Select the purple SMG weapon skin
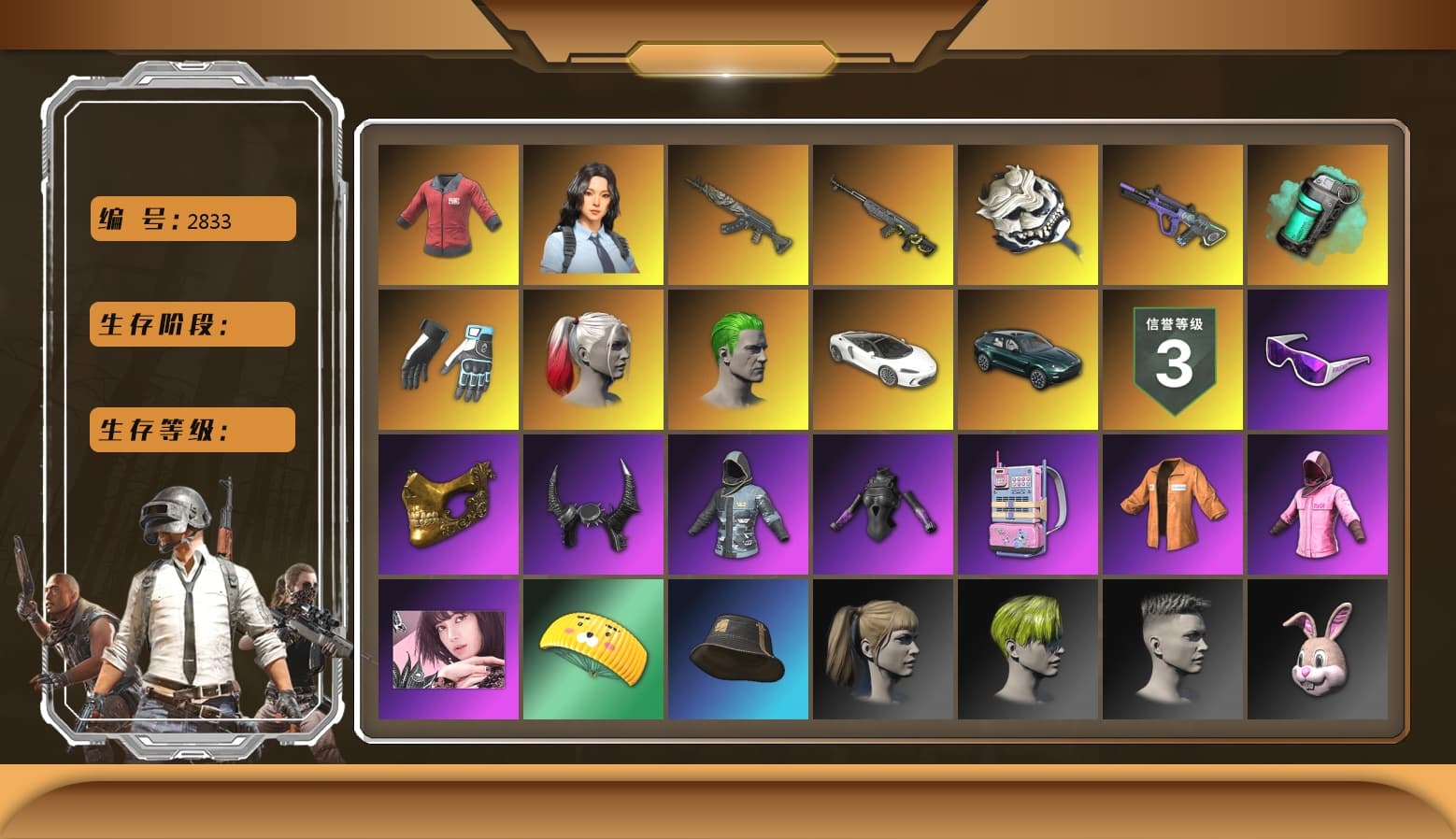 (1172, 213)
